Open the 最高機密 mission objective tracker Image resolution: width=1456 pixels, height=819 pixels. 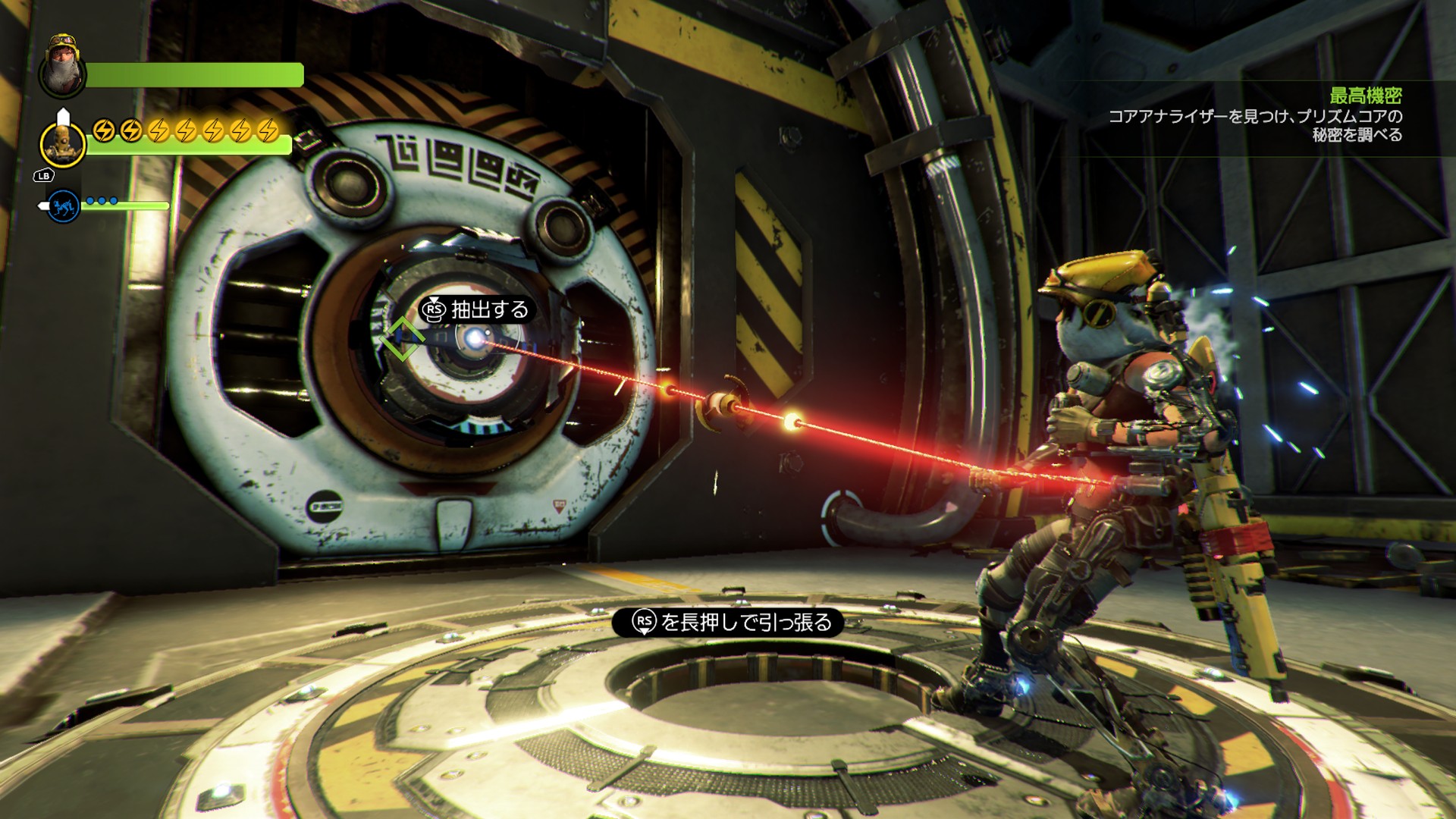pos(1365,96)
